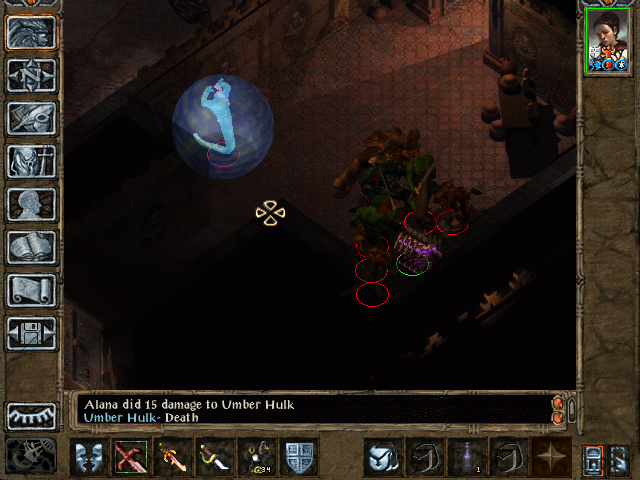Activate the guard shield button
The height and width of the screenshot is (480, 640).
(x=300, y=457)
